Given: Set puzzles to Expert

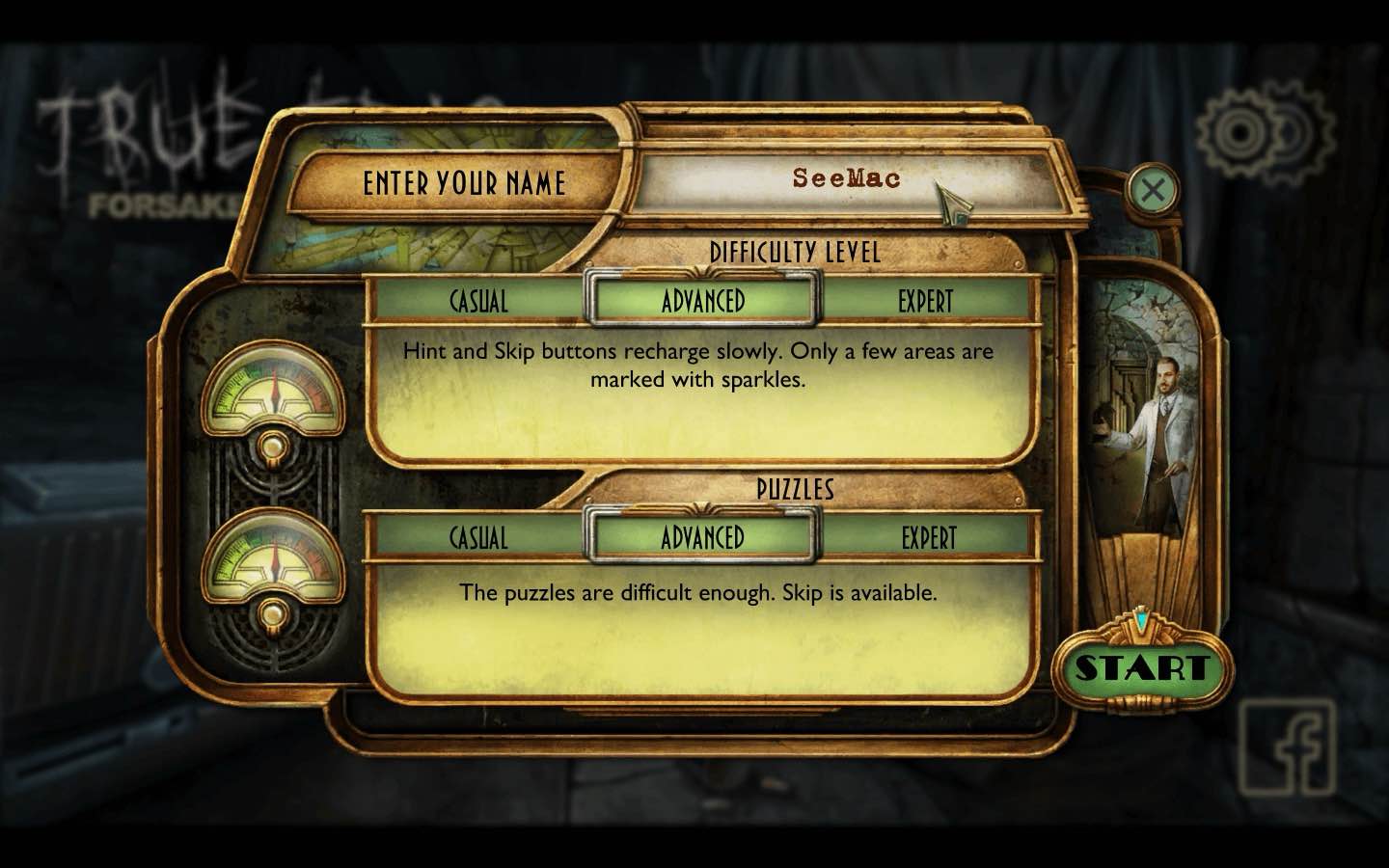Looking at the screenshot, I should [928, 537].
